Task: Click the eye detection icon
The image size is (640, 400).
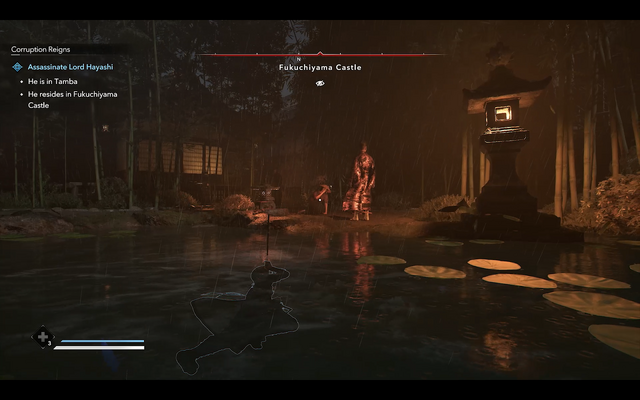Action: (x=320, y=83)
